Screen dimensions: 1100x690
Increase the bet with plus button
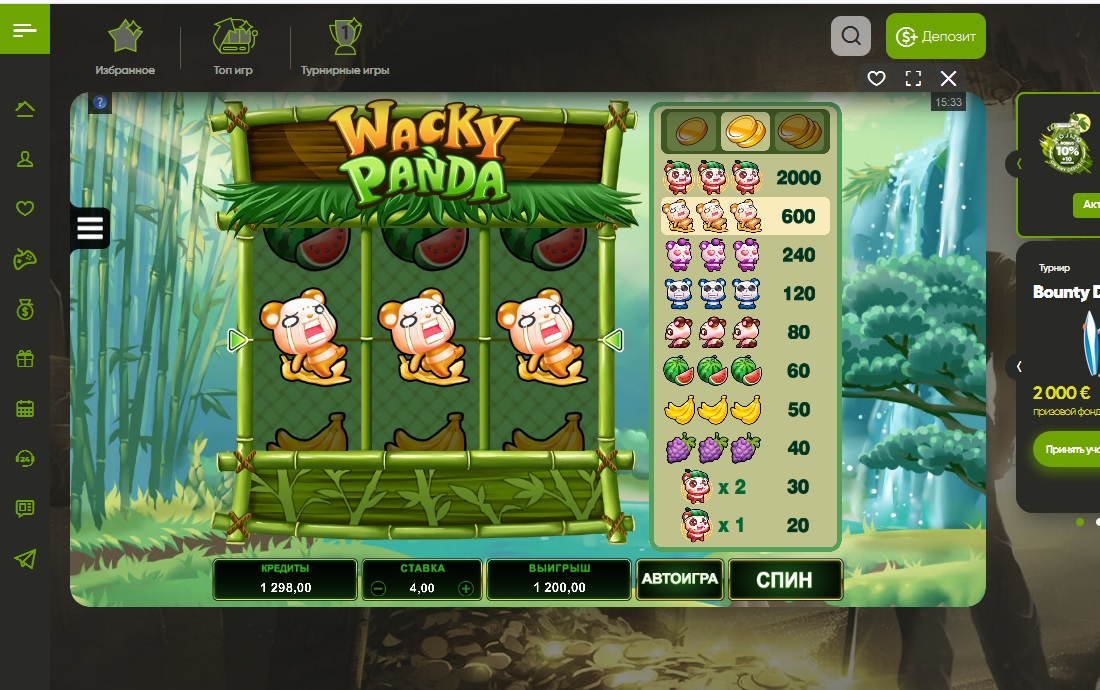click(465, 588)
